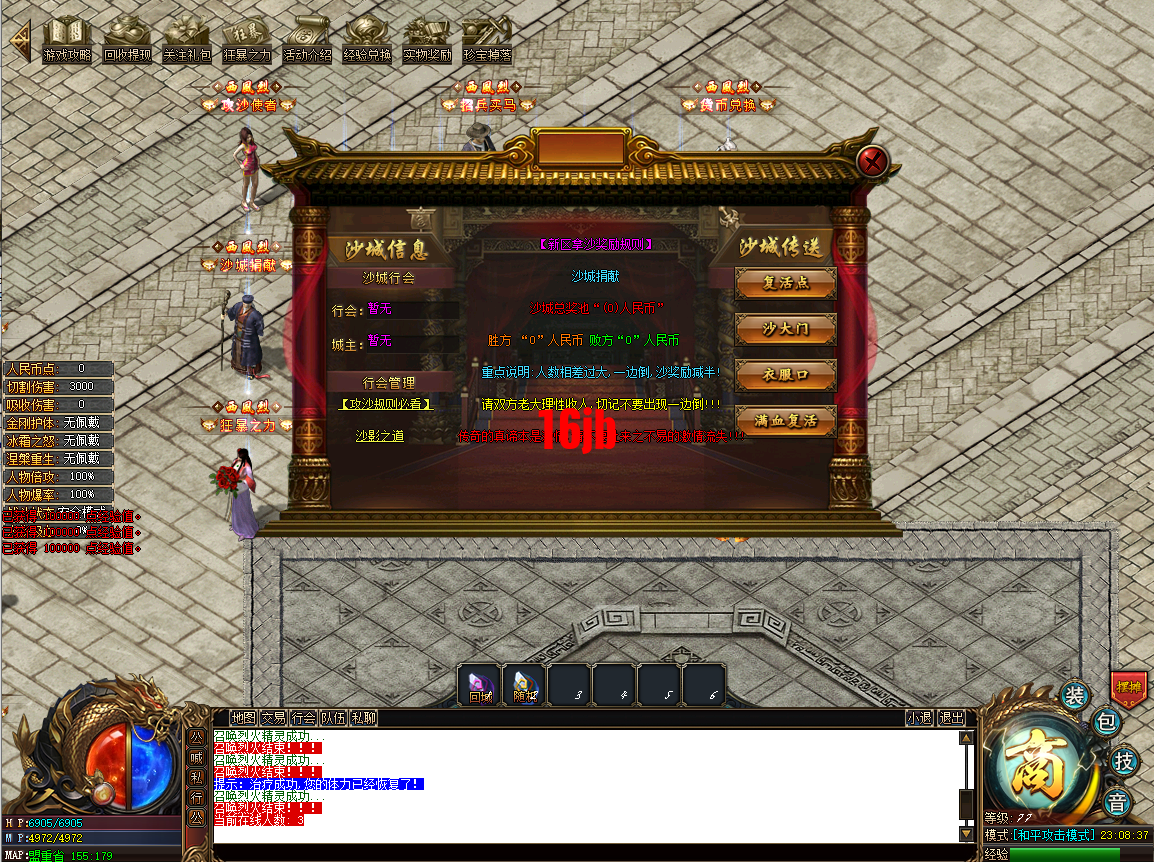Open the bag with the 包 button
The width and height of the screenshot is (1154, 862).
click(1106, 721)
